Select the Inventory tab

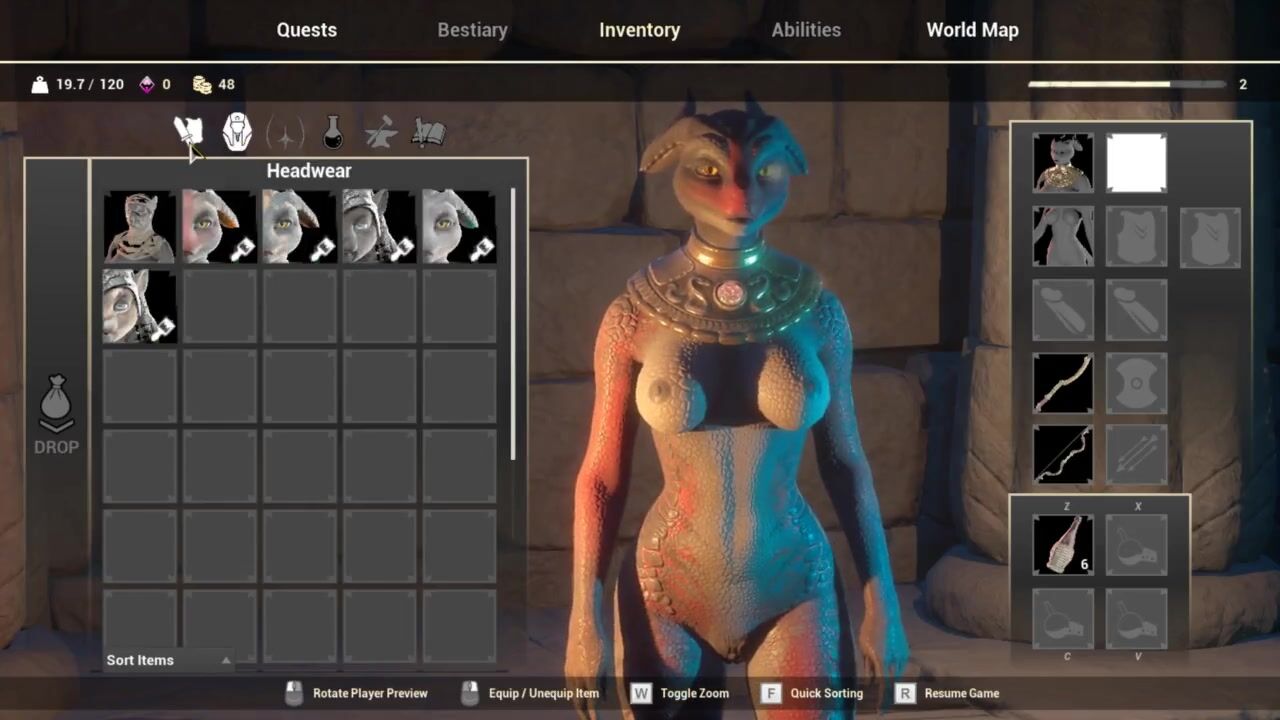tap(639, 30)
